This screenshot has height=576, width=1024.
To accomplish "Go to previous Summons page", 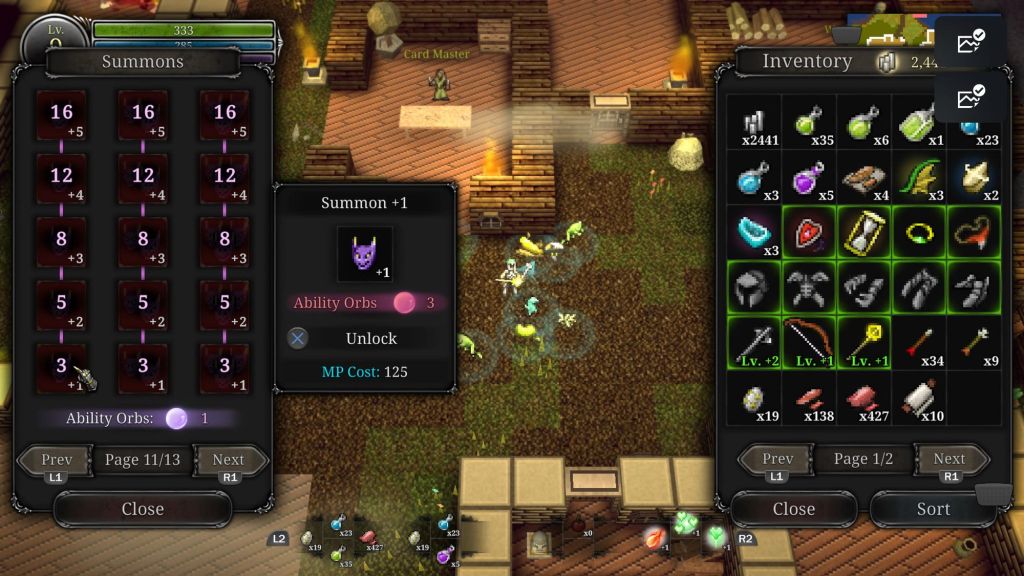I will click(x=56, y=461).
